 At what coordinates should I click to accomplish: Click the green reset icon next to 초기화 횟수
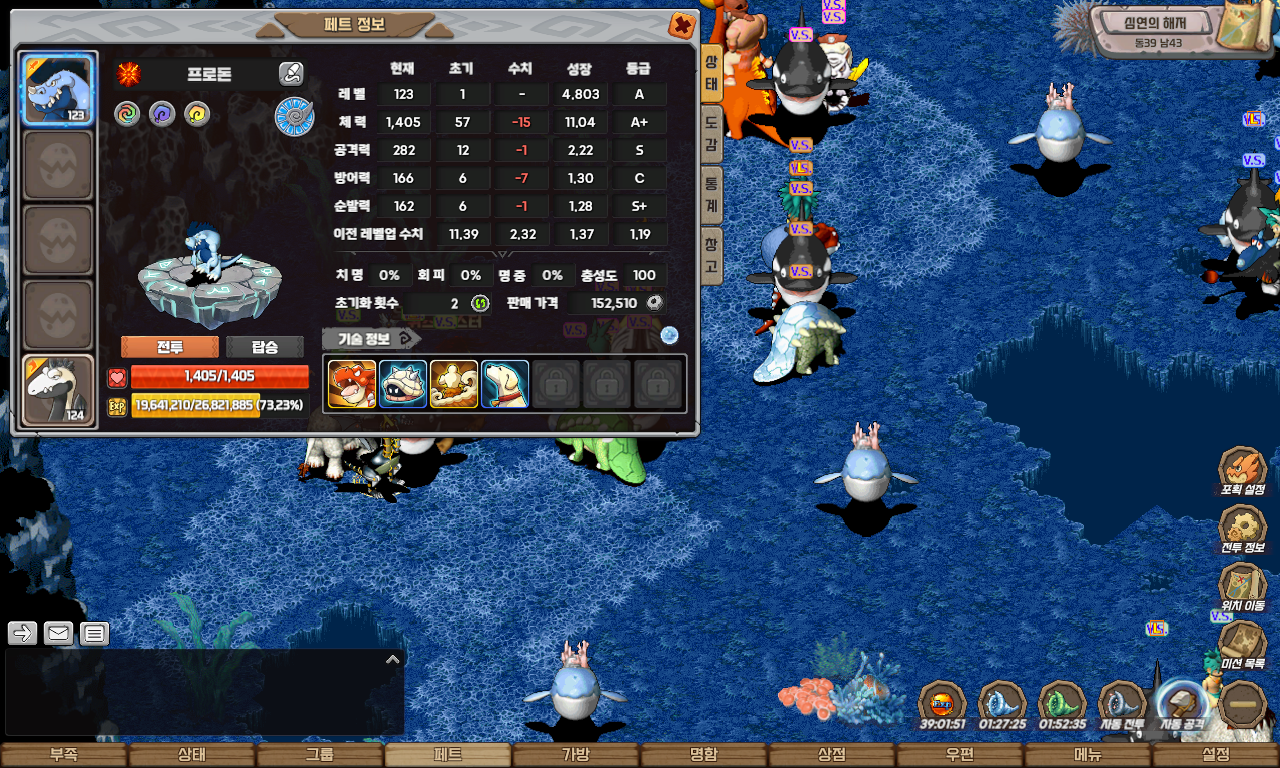(x=480, y=303)
